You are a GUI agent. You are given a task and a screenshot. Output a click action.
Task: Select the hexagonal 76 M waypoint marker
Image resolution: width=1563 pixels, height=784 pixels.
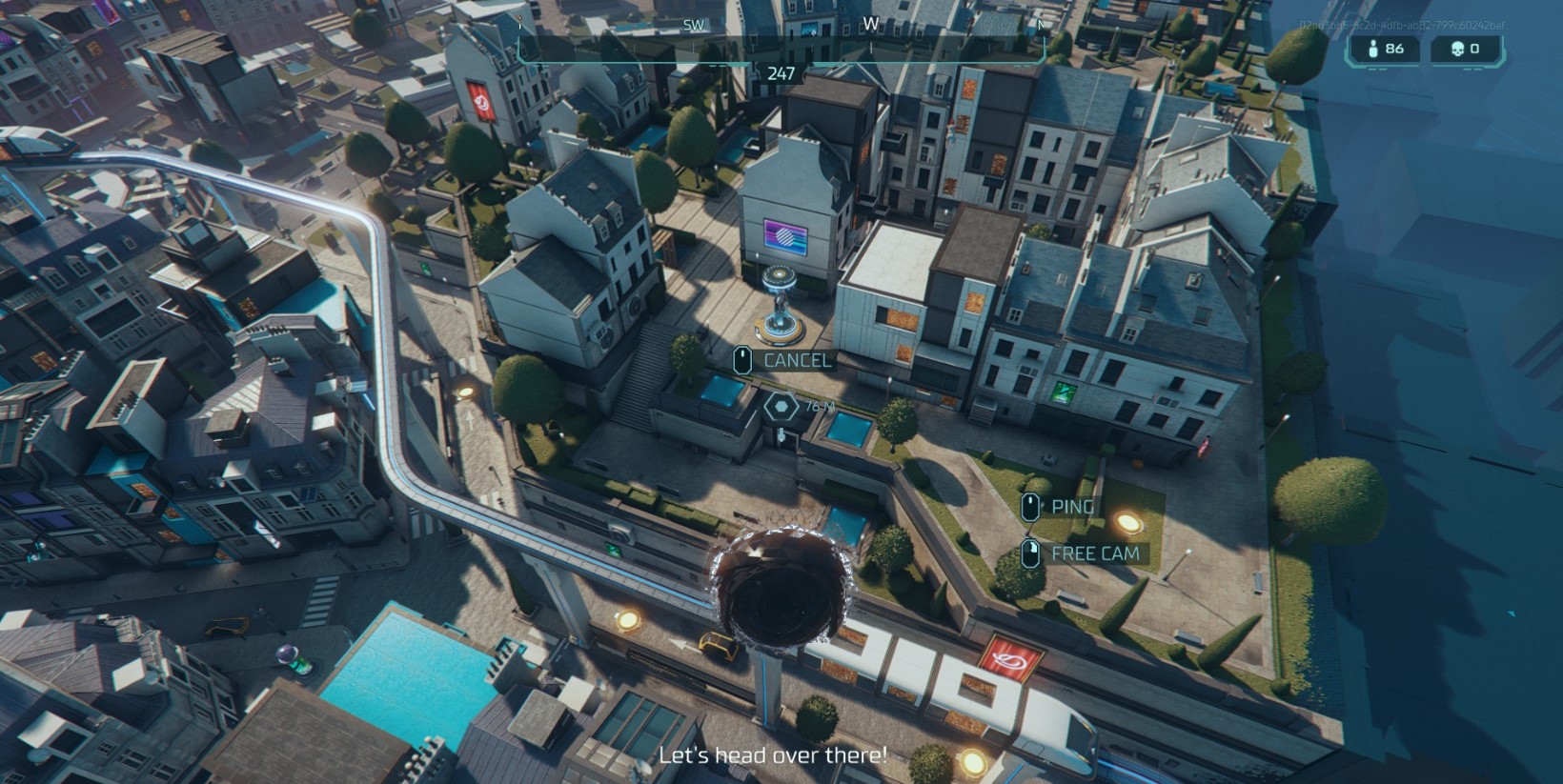pyautogui.click(x=781, y=405)
